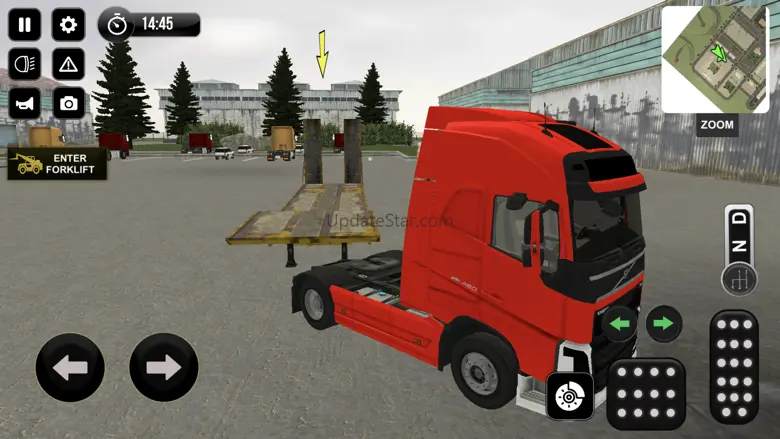This screenshot has height=439, width=780.
Task: Activate the left turn signal
Action: tap(620, 323)
